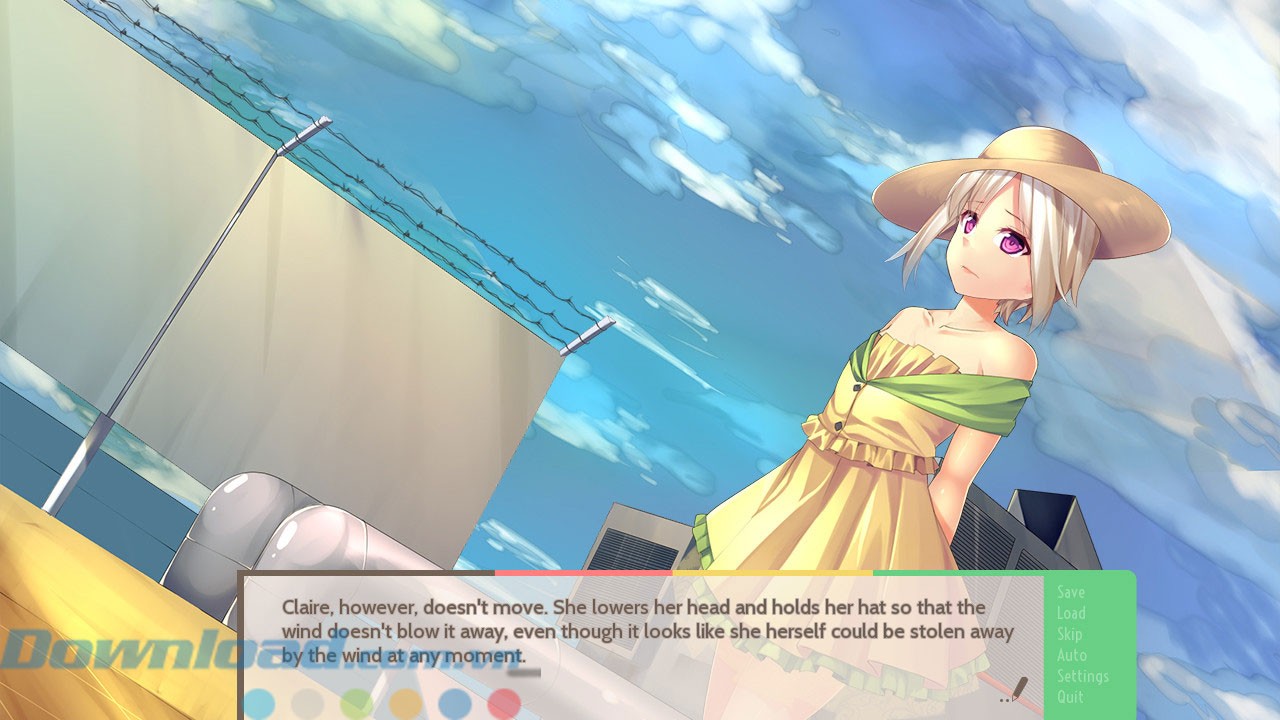
Task: Toggle the red circle character indicator
Action: click(504, 703)
